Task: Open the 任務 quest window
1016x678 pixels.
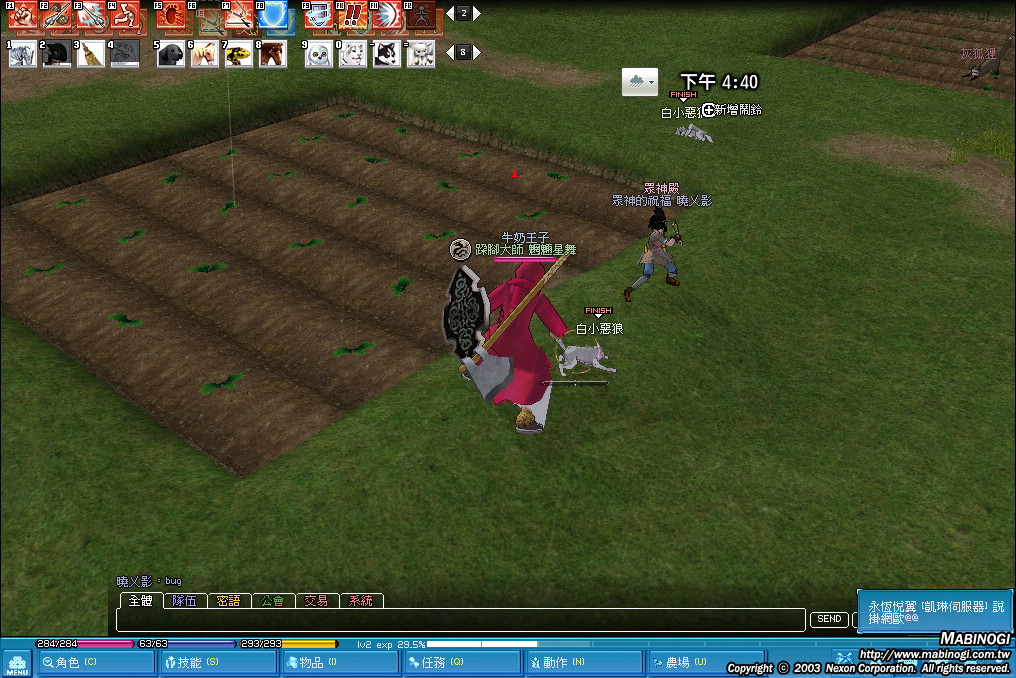Action: pos(460,662)
